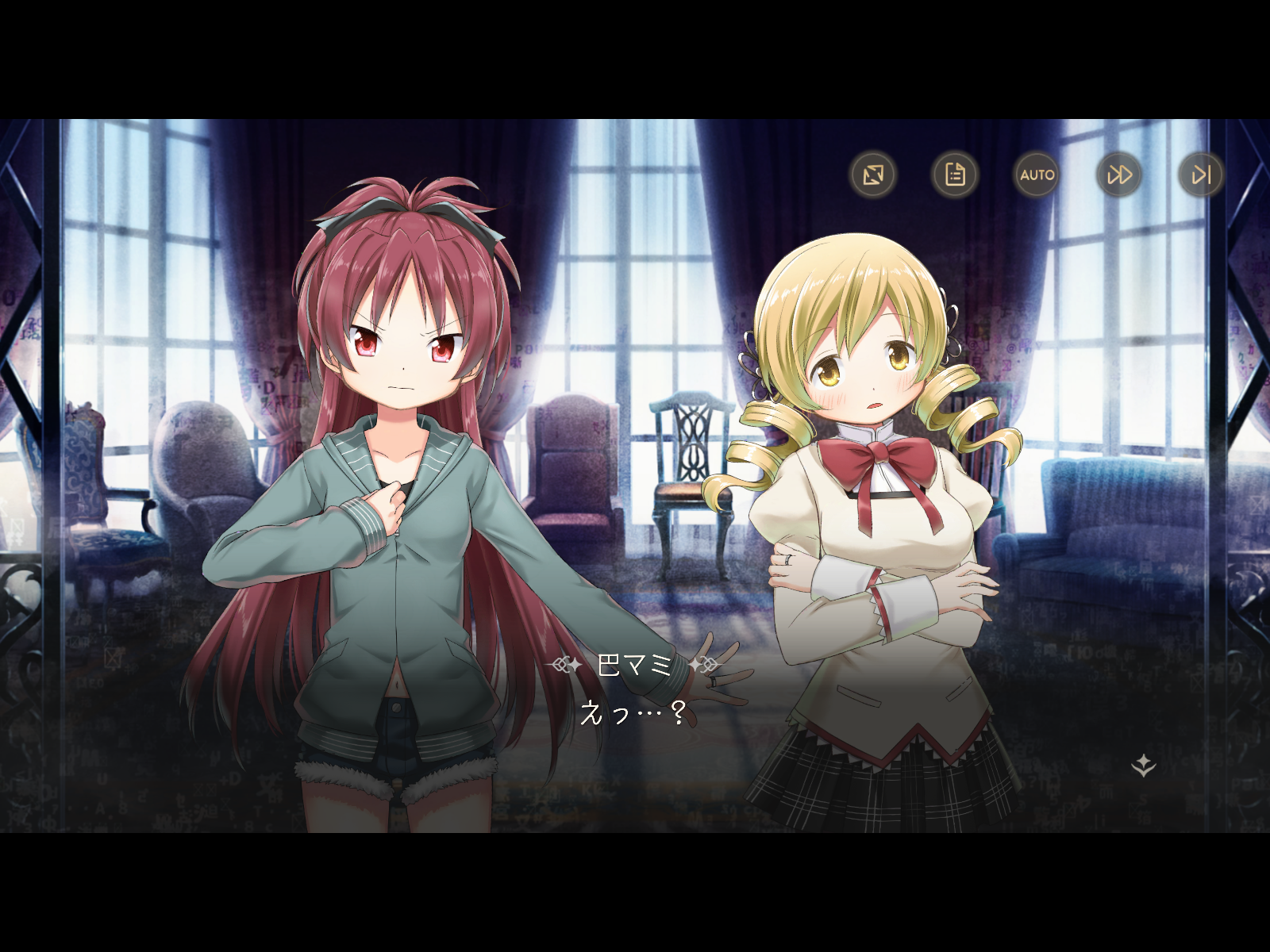Advance dialogue via the sparkle continue indicator
The height and width of the screenshot is (952, 1270).
coord(1143,766)
